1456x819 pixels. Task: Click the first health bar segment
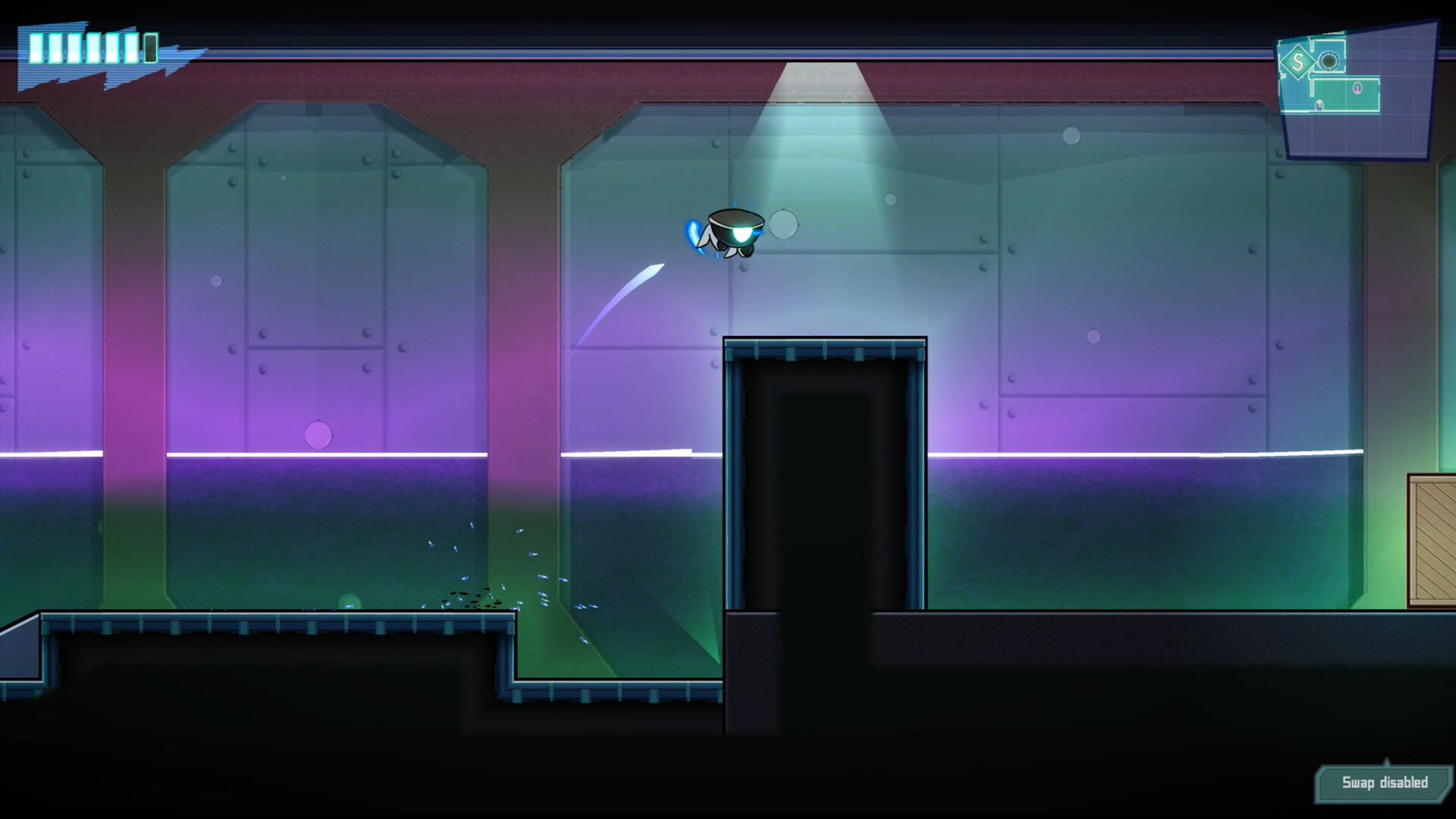pyautogui.click(x=36, y=49)
